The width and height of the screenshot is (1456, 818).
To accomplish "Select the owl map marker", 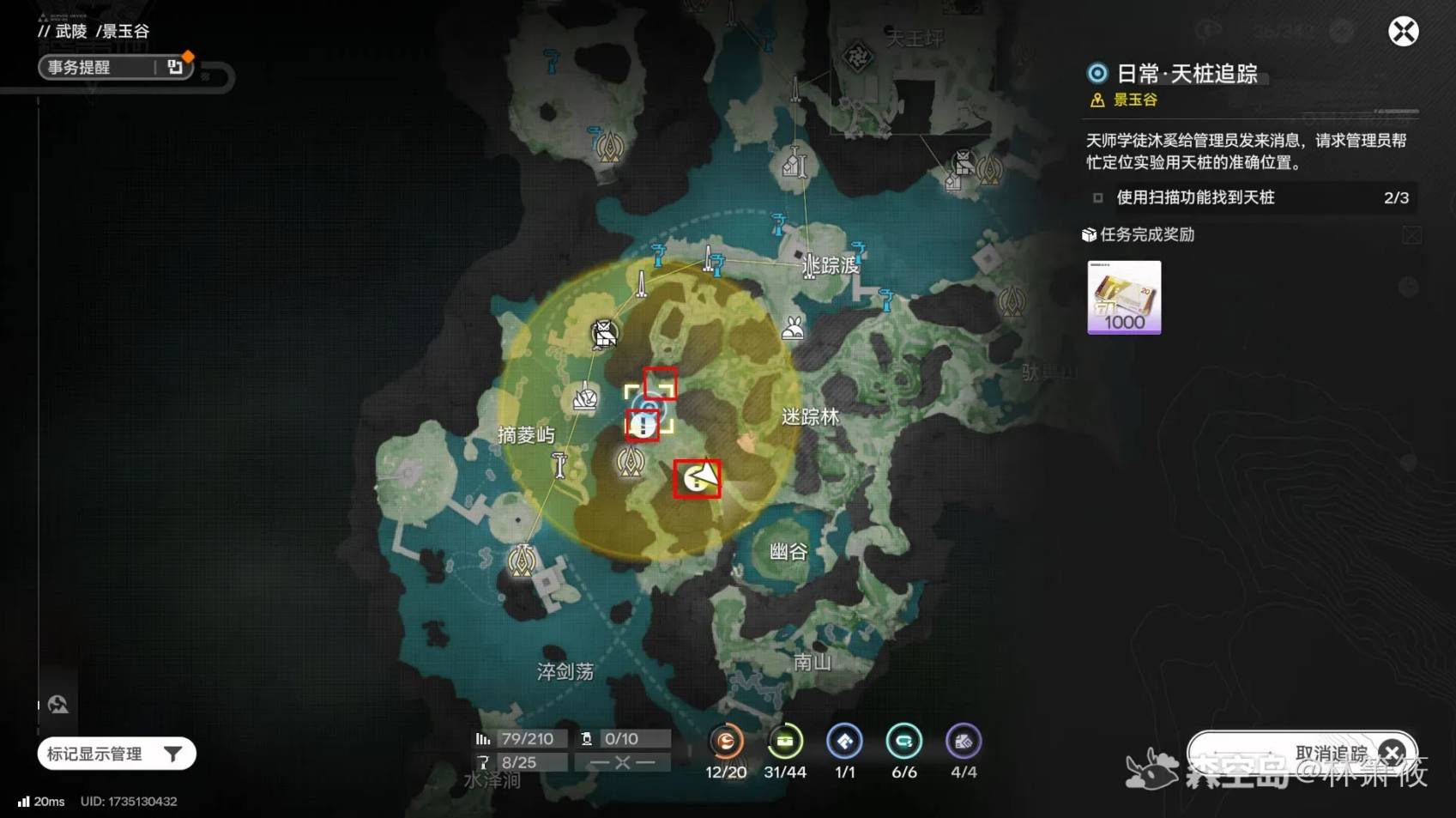I will [x=604, y=333].
